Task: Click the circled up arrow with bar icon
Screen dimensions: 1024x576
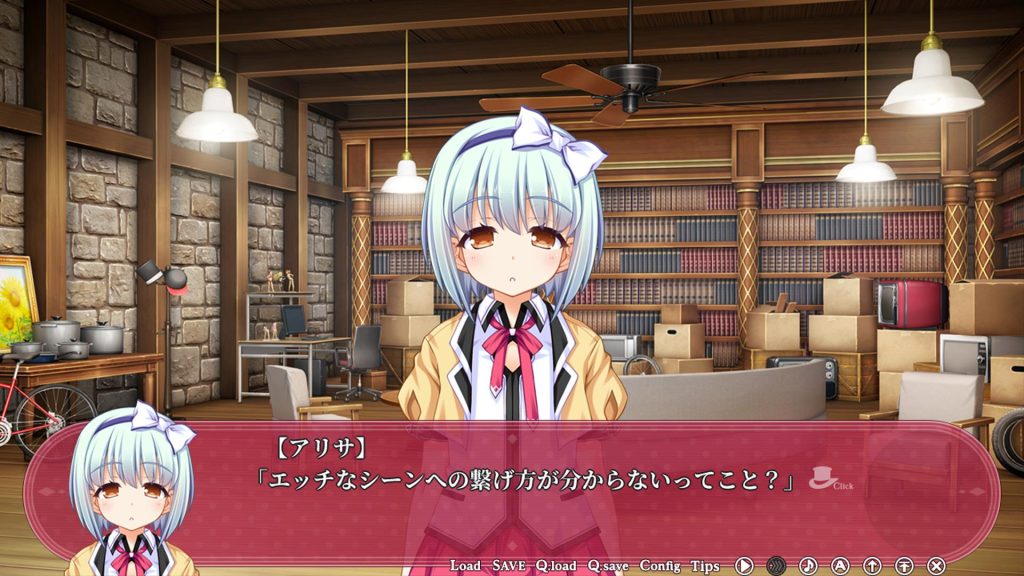Action: click(x=904, y=566)
